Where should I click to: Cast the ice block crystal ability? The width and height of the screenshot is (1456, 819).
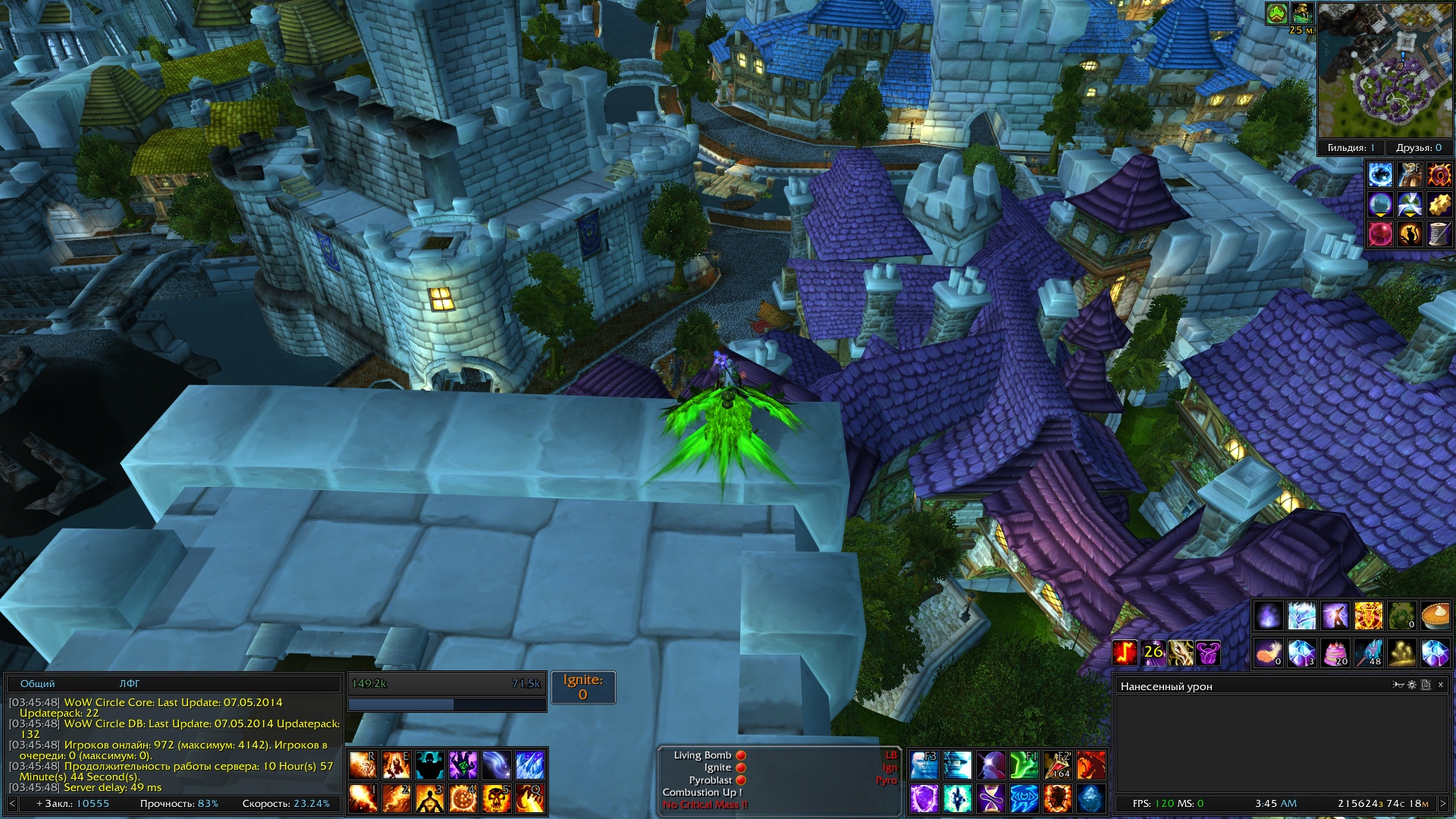coord(1090,799)
